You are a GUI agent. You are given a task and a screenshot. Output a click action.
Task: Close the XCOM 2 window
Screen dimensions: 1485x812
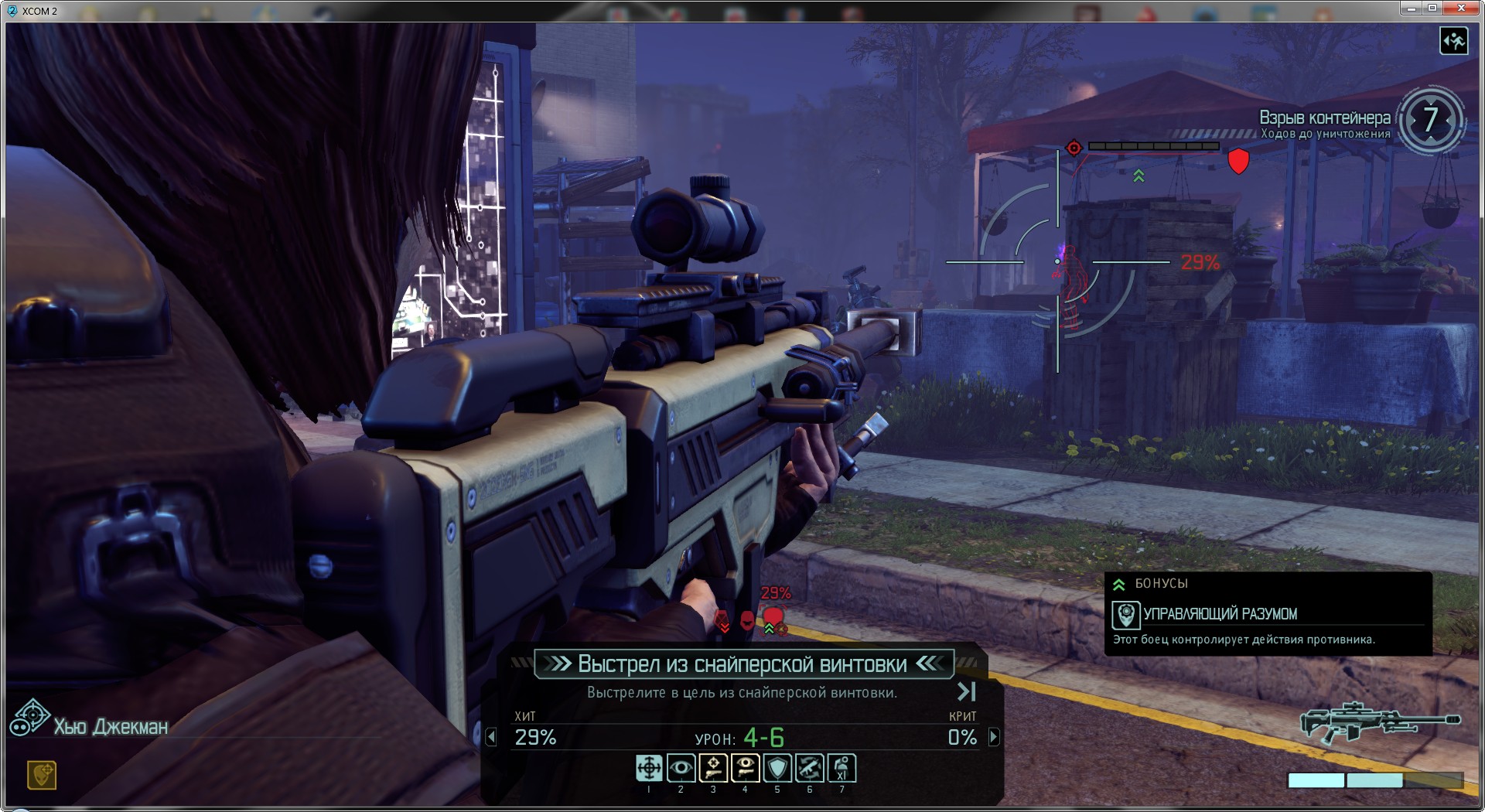point(1461,8)
